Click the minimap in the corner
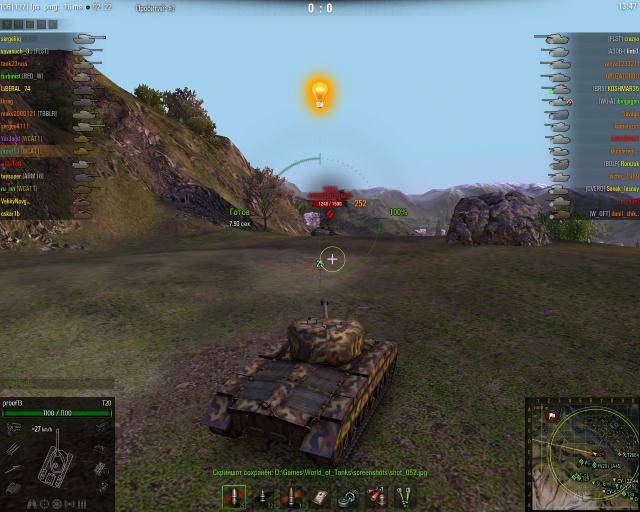 (x=582, y=453)
